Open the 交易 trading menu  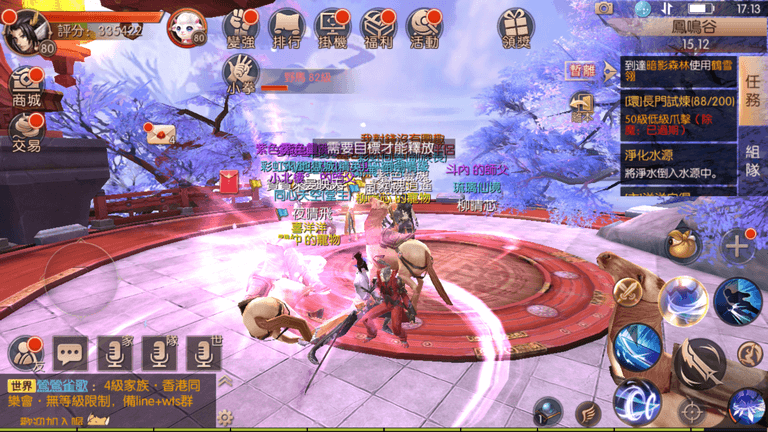26,132
